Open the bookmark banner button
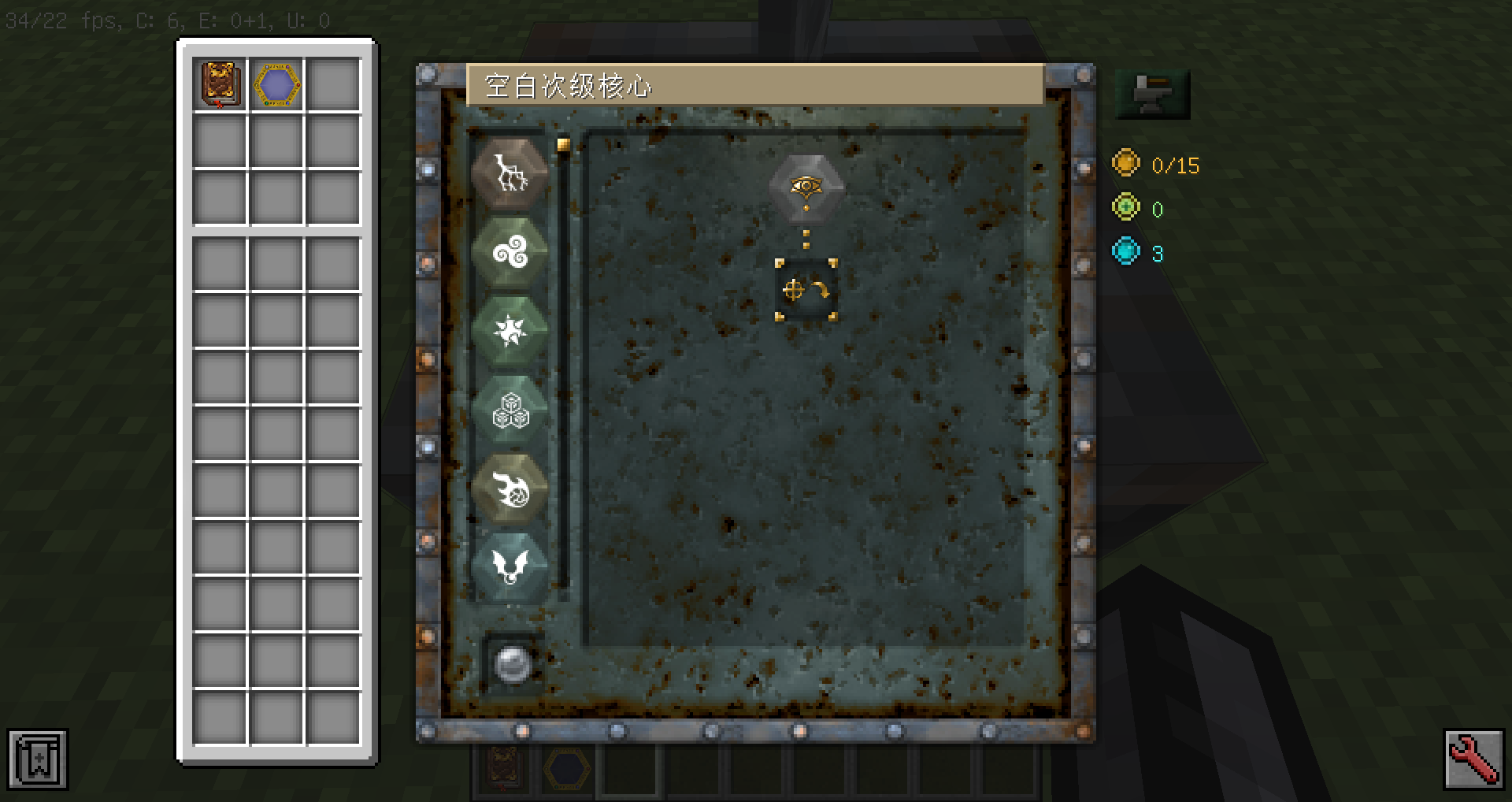Viewport: 1512px width, 802px height. click(x=38, y=759)
